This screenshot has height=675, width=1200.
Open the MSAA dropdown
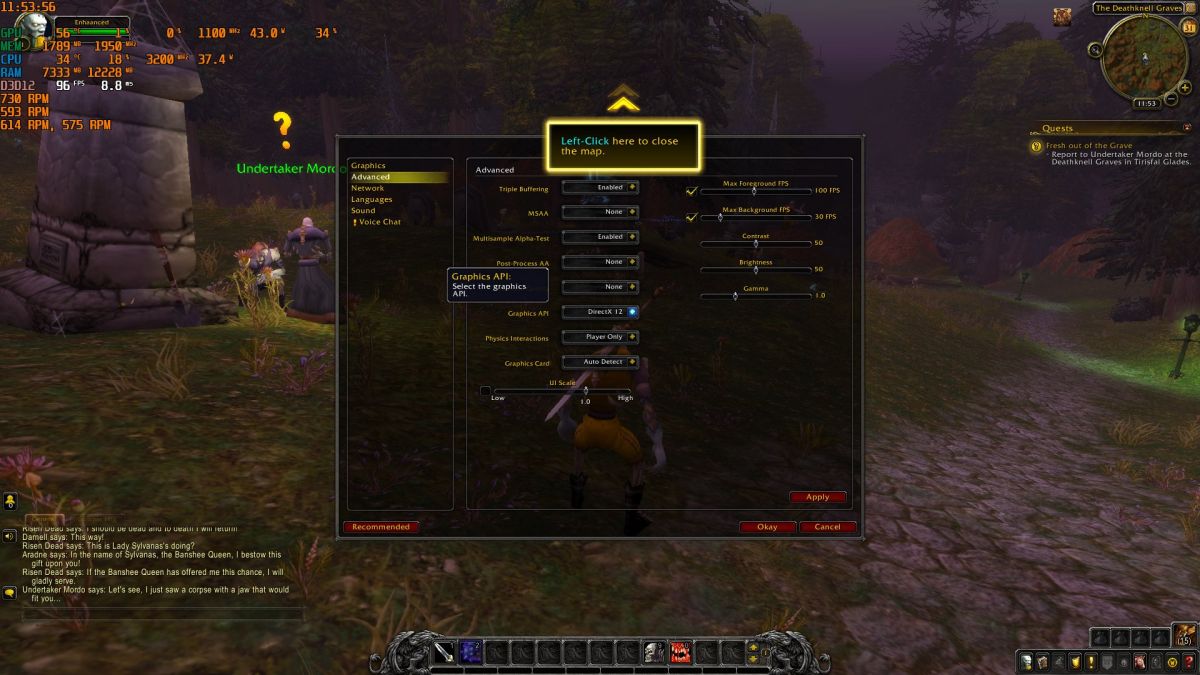[600, 212]
